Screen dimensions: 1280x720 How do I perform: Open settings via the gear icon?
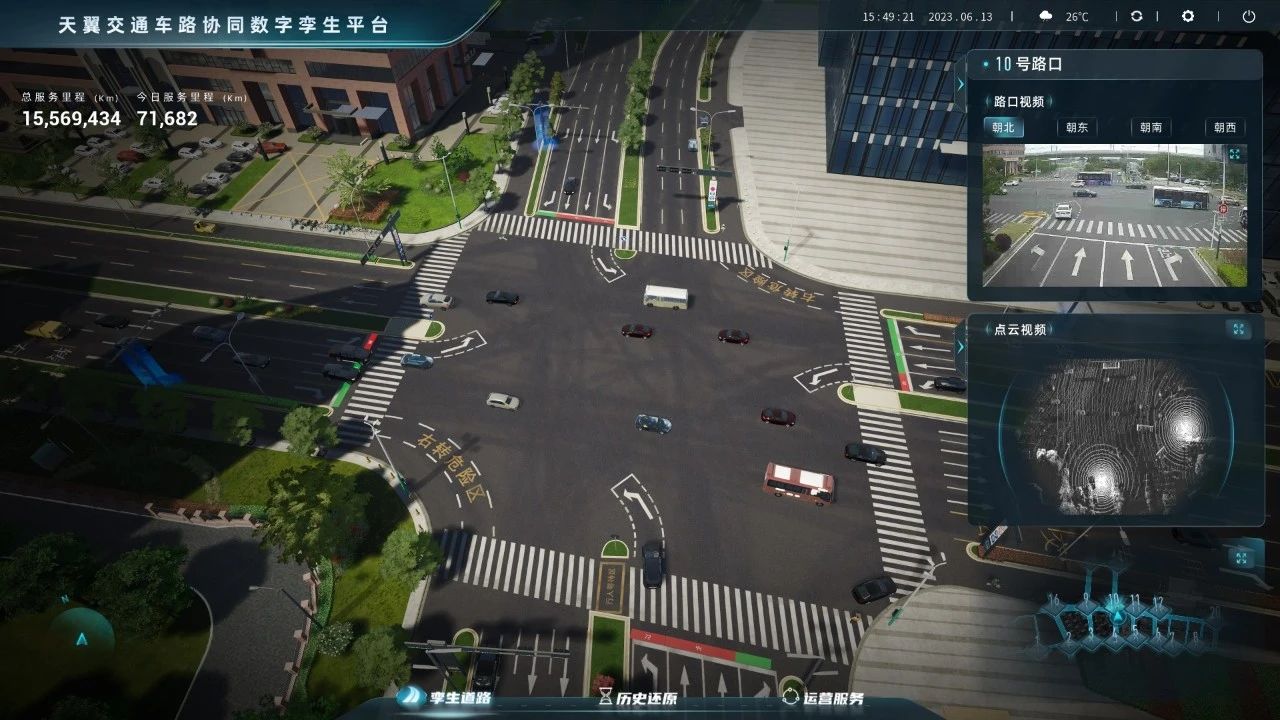(x=1188, y=16)
